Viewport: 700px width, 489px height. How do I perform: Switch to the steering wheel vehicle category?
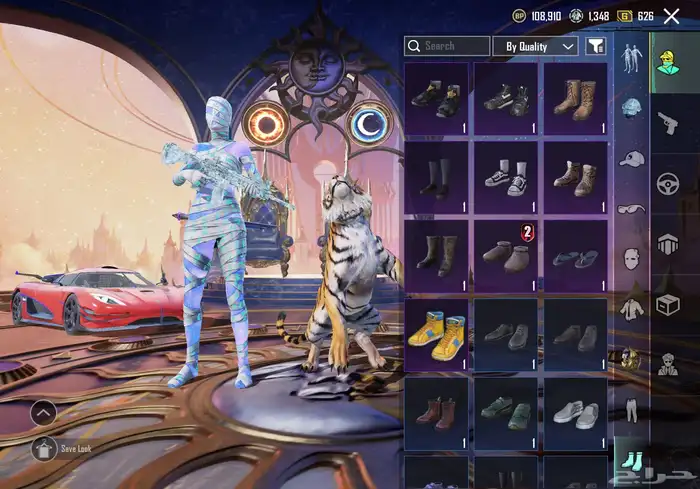(667, 183)
